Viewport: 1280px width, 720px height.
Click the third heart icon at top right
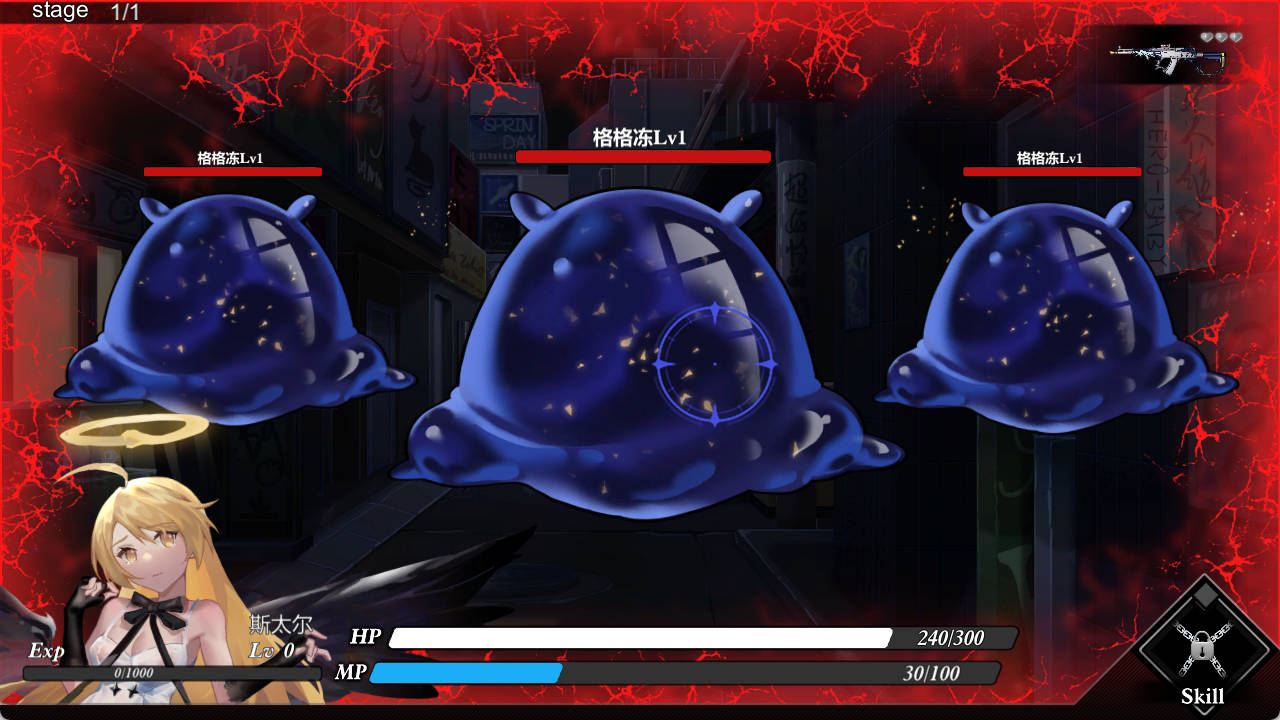click(1236, 36)
